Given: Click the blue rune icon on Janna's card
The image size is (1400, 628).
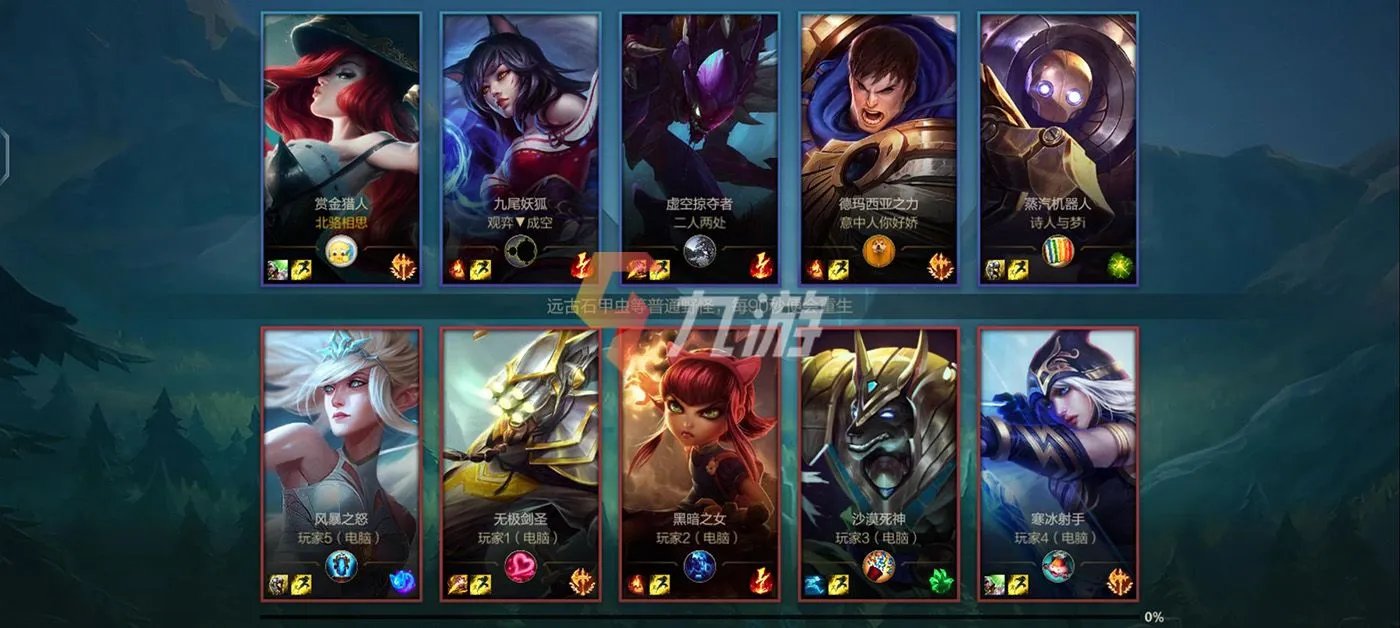Looking at the screenshot, I should (402, 582).
